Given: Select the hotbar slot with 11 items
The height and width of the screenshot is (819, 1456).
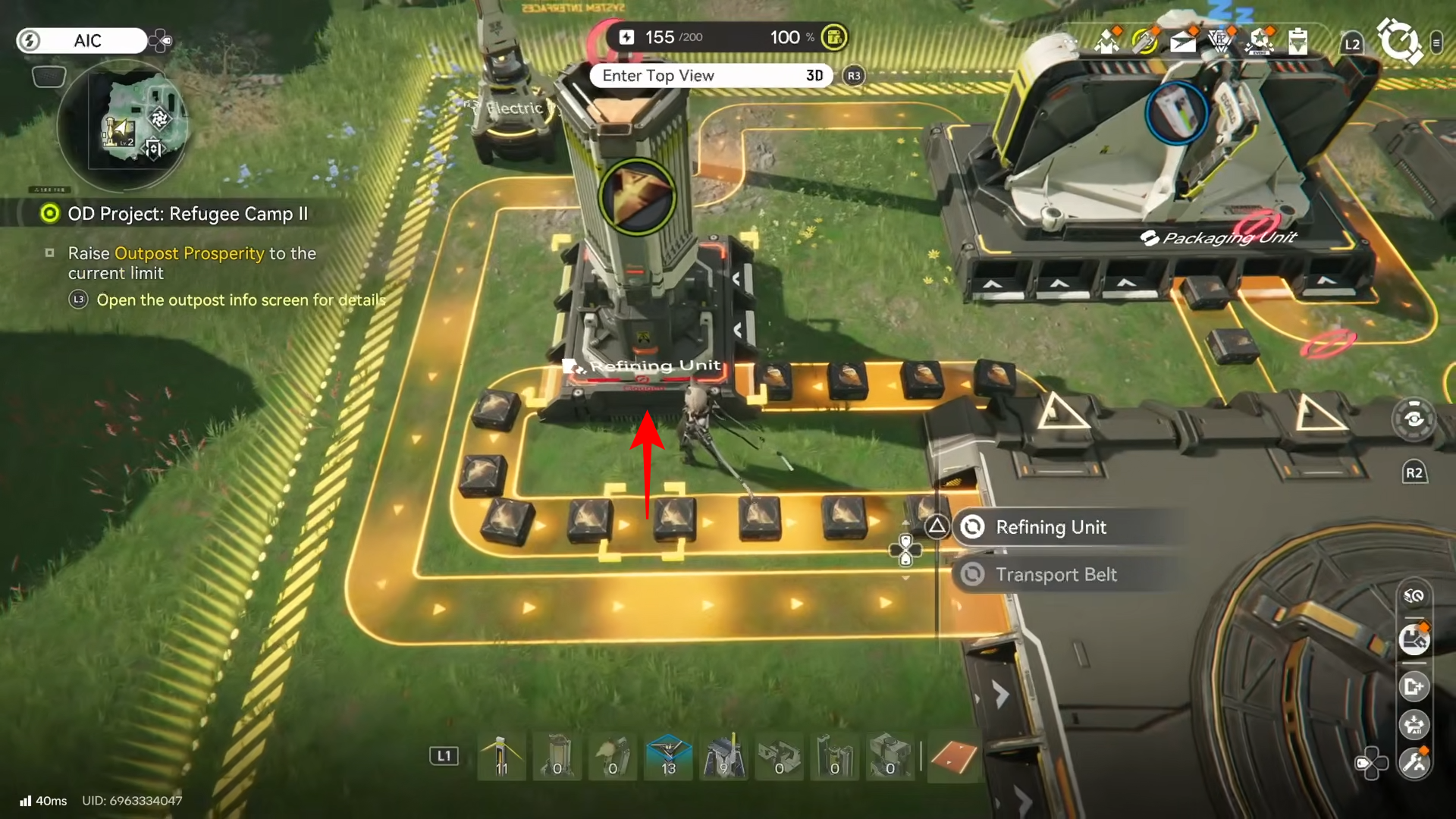Looking at the screenshot, I should [x=501, y=757].
